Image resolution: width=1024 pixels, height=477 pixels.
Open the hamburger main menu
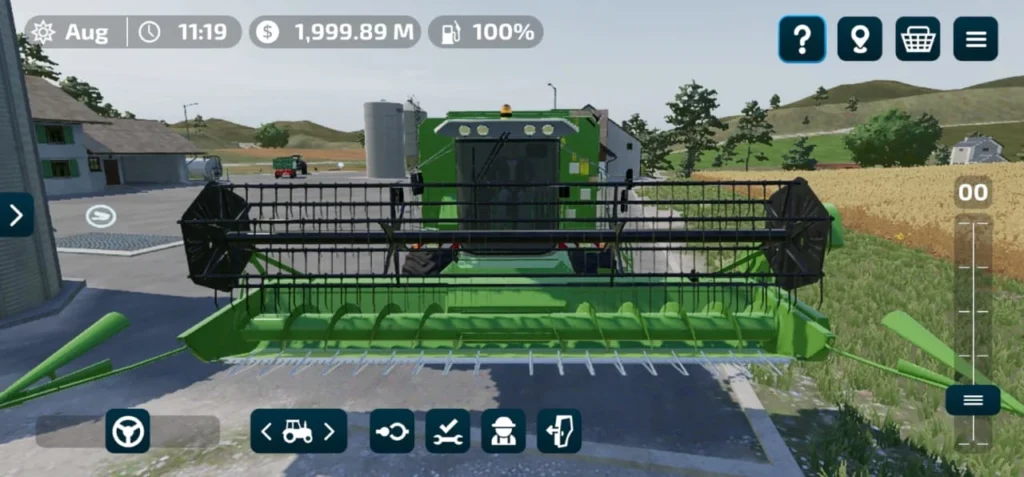pos(975,39)
